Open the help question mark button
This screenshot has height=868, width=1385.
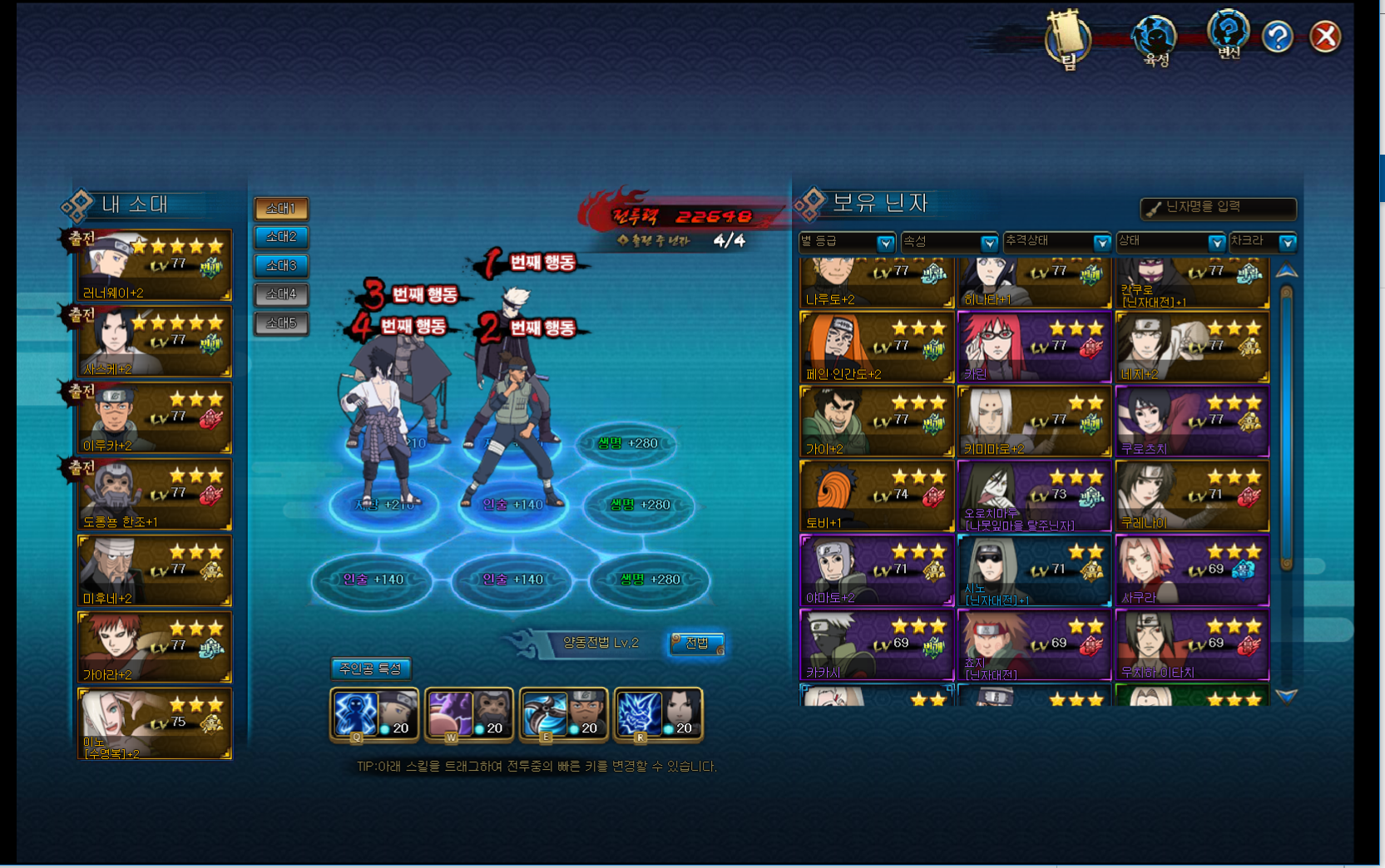1277,37
